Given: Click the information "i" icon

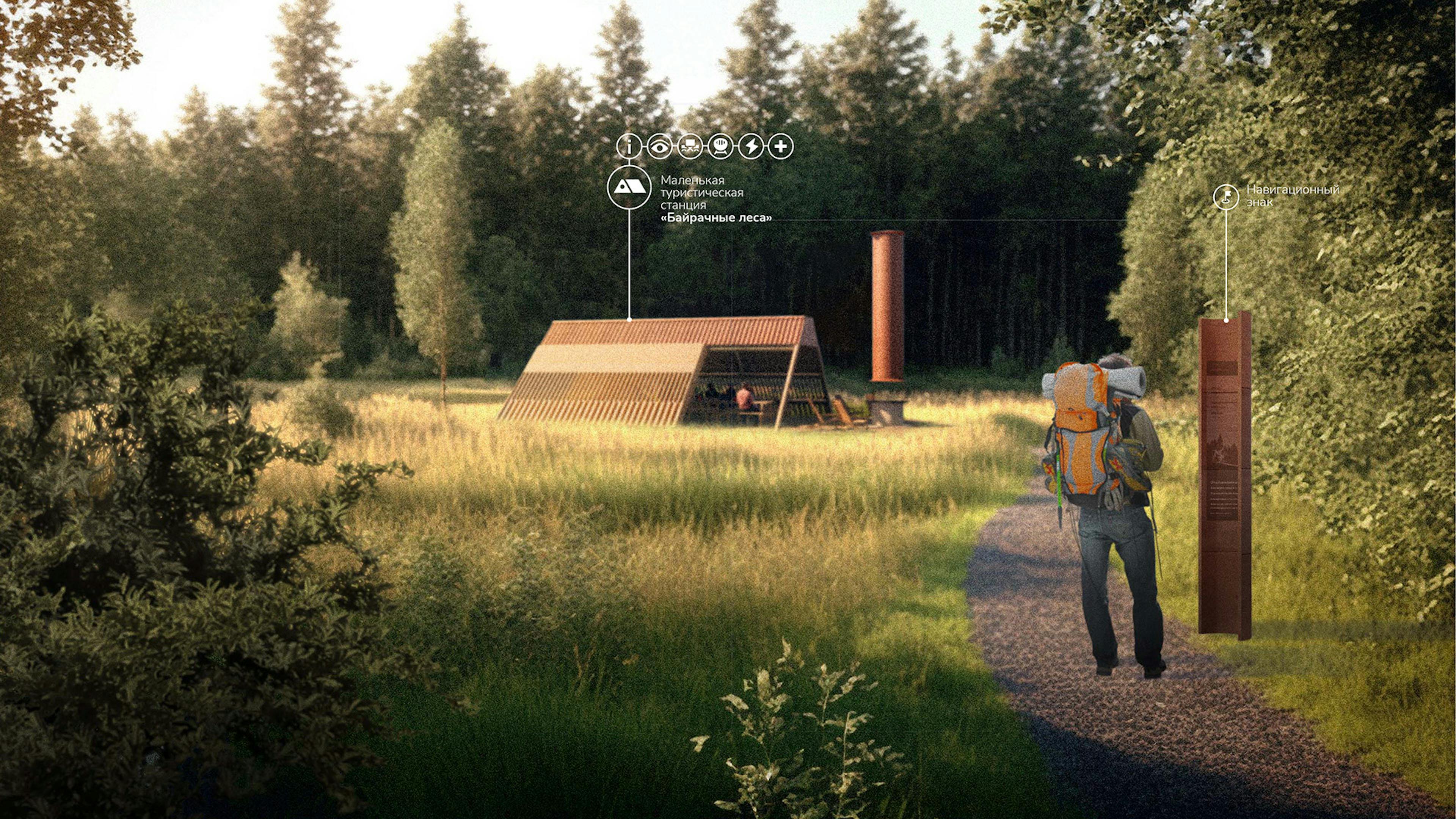Looking at the screenshot, I should click(x=629, y=146).
